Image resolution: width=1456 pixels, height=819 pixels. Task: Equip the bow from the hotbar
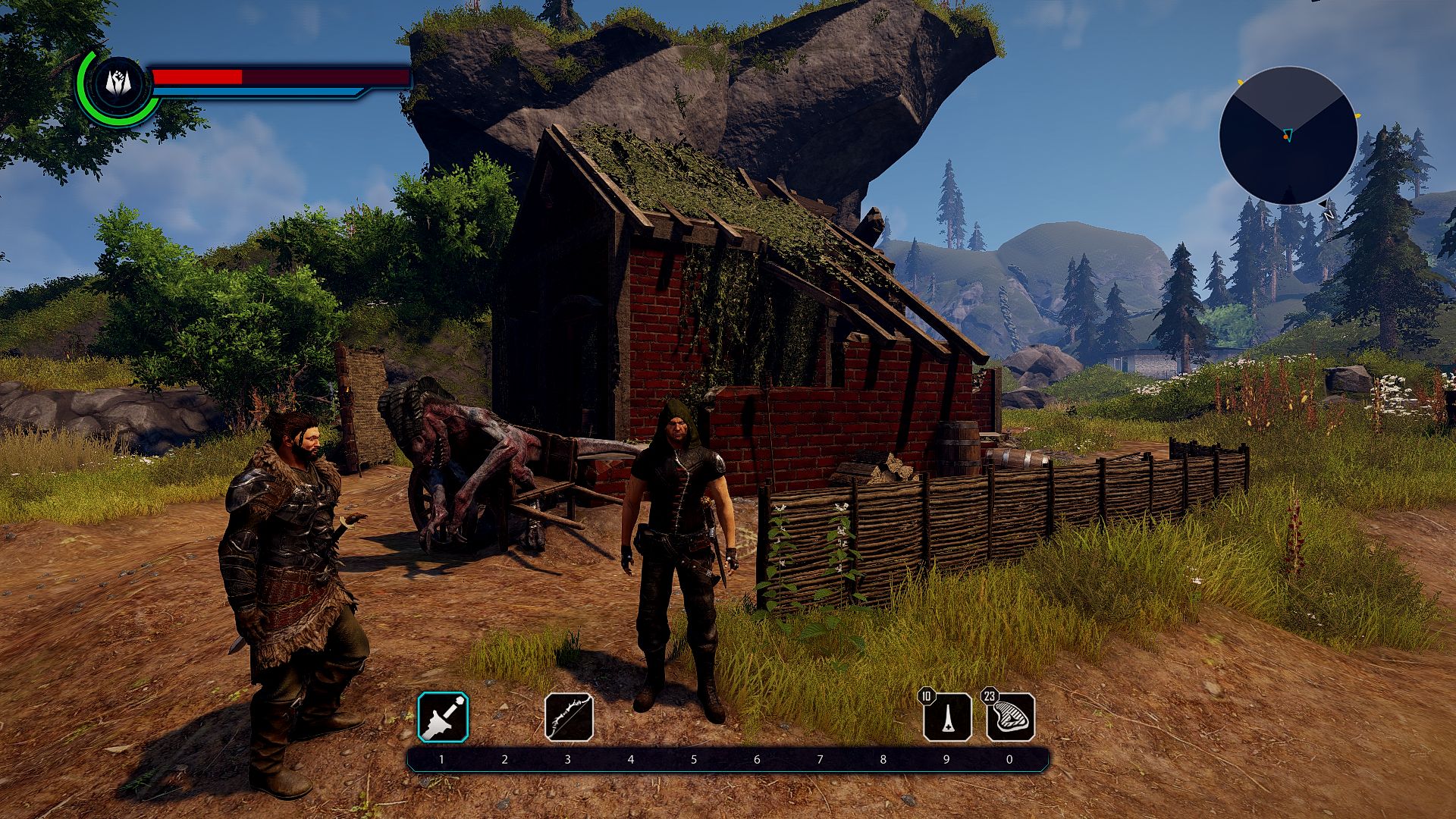click(569, 717)
